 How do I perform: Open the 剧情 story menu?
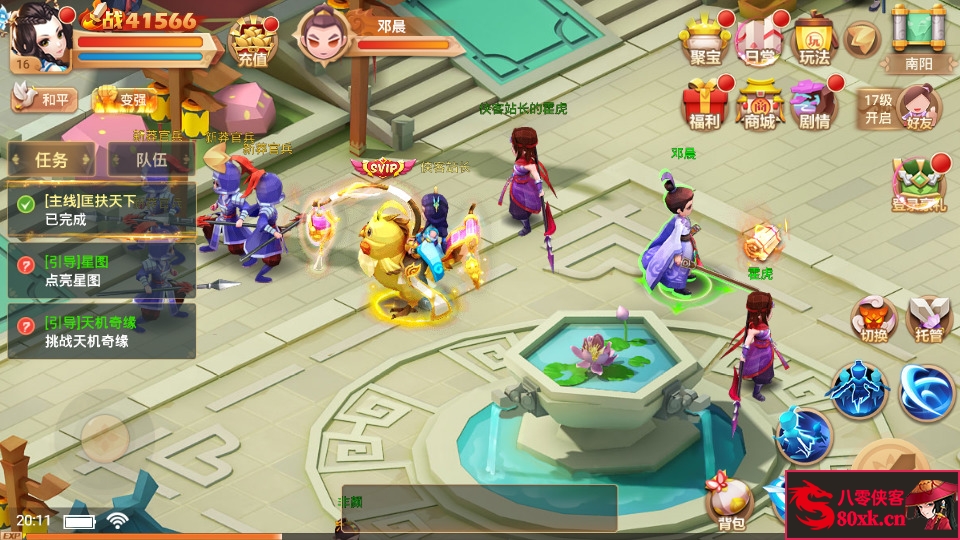click(x=815, y=105)
